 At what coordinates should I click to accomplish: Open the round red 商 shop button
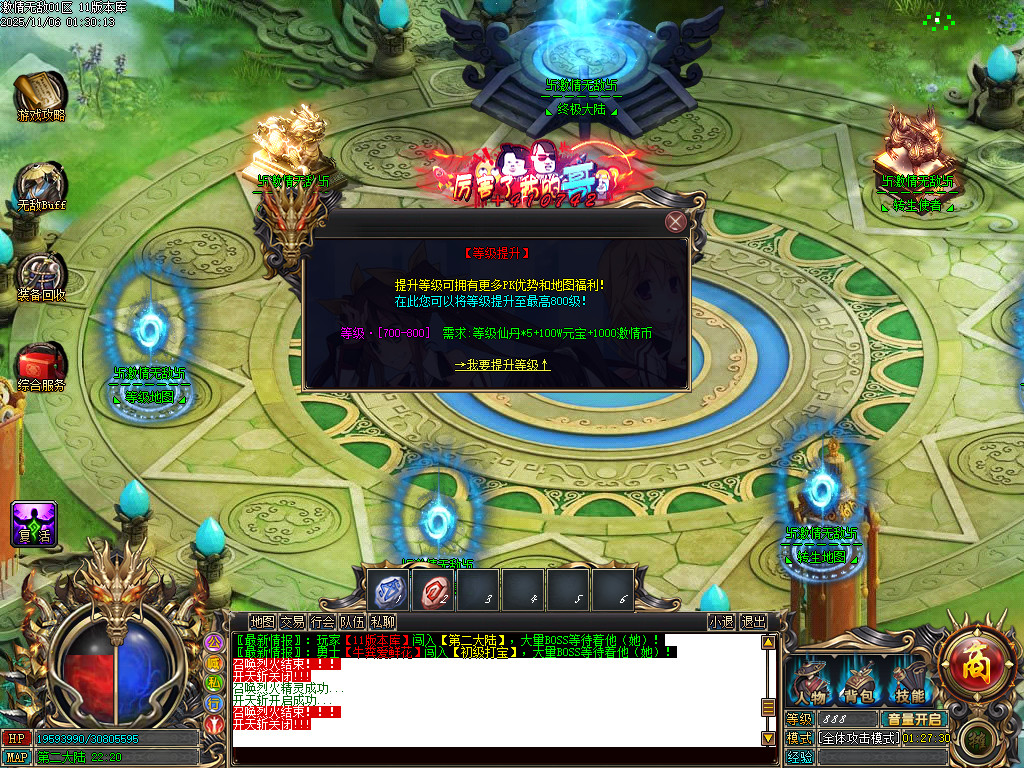click(x=974, y=662)
